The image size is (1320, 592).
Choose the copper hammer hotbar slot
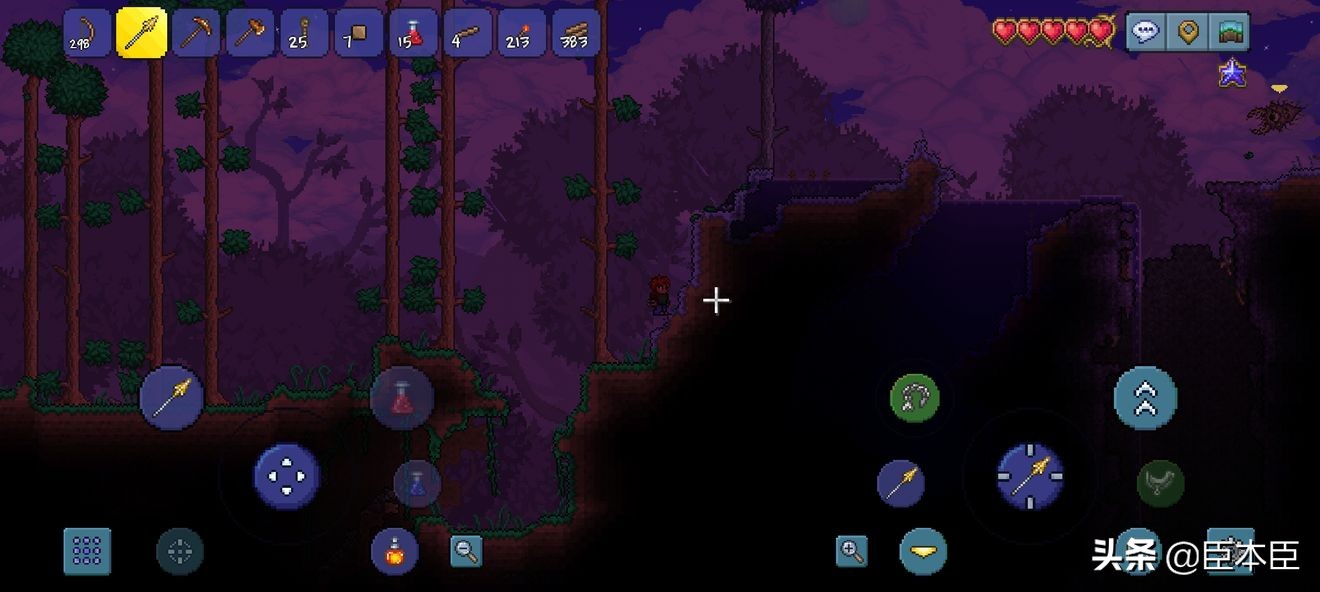tap(250, 32)
